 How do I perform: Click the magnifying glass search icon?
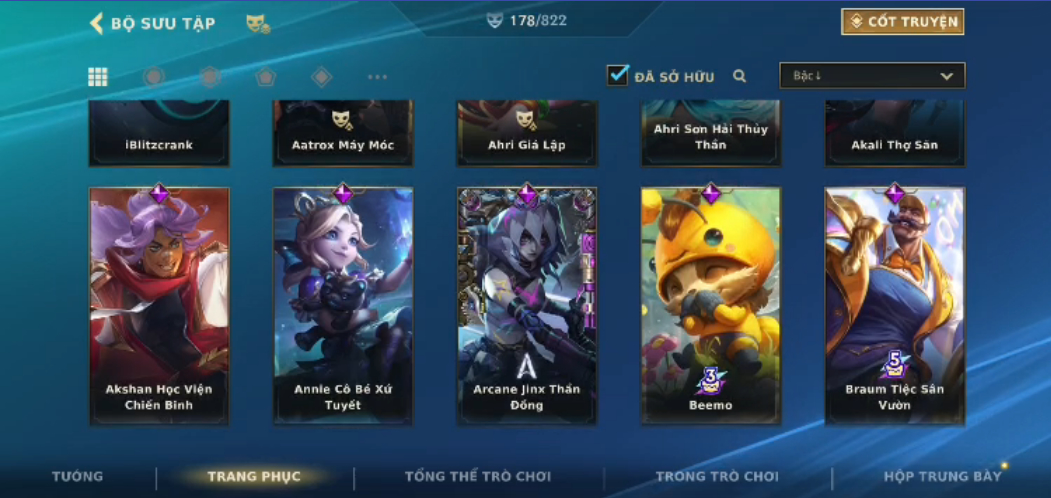pos(740,76)
